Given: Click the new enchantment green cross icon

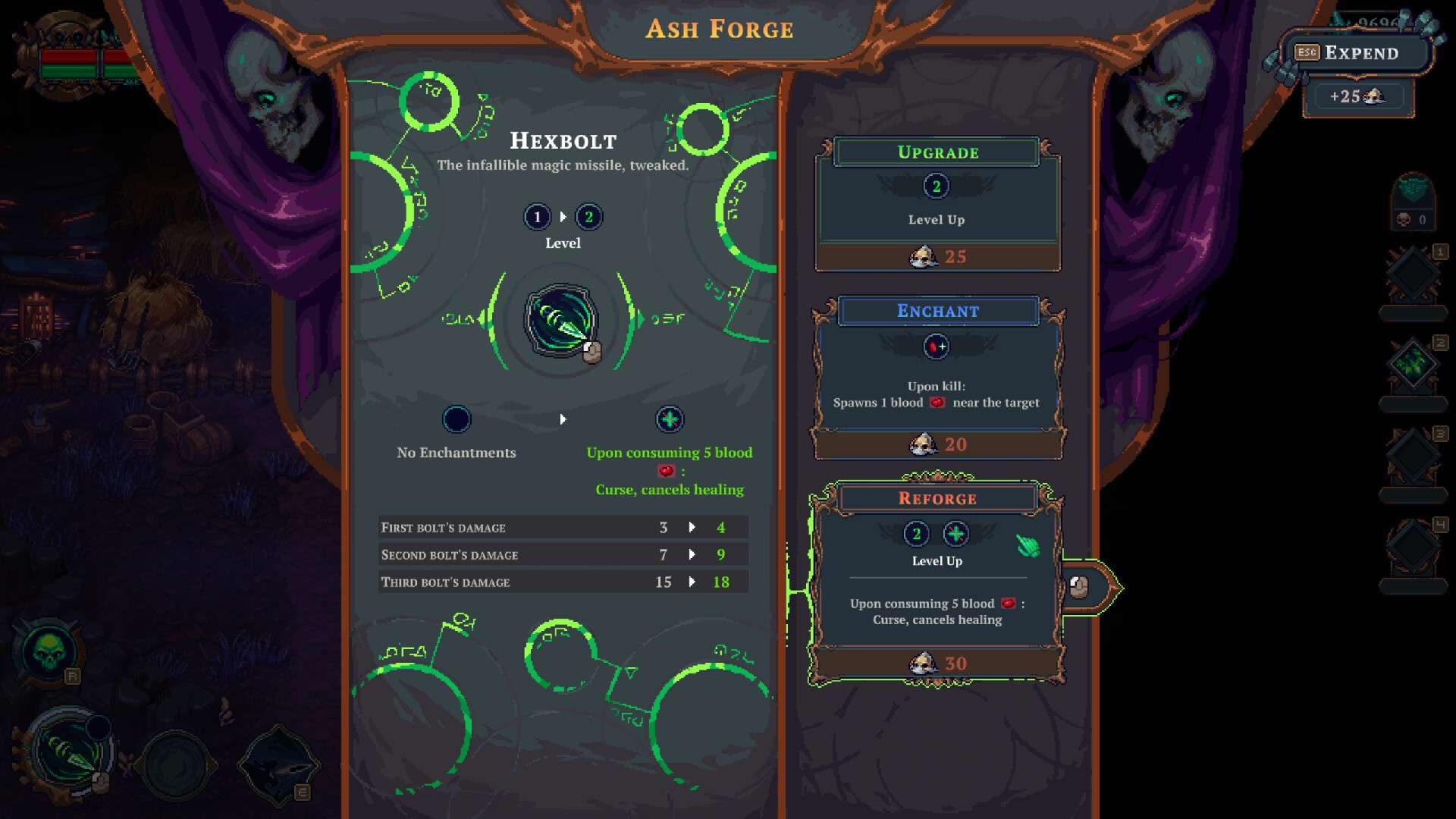Looking at the screenshot, I should tap(669, 419).
